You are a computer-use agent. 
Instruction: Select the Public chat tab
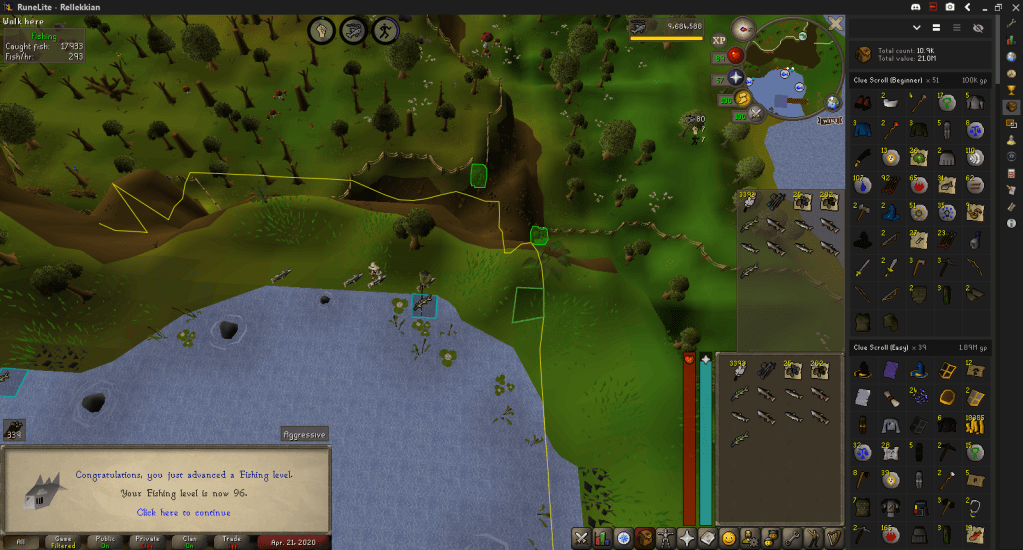click(105, 541)
